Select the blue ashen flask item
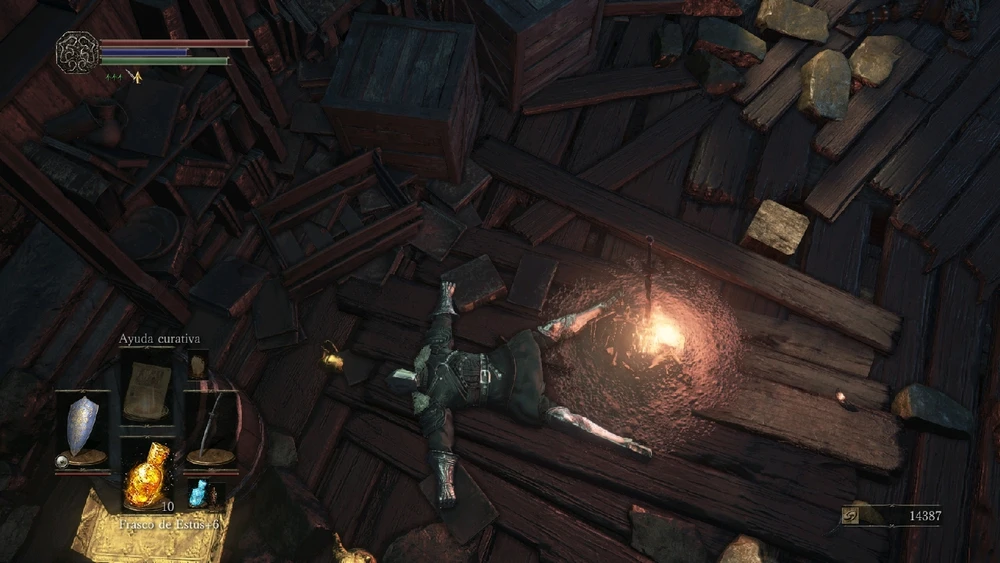This screenshot has width=1000, height=563. point(198,491)
